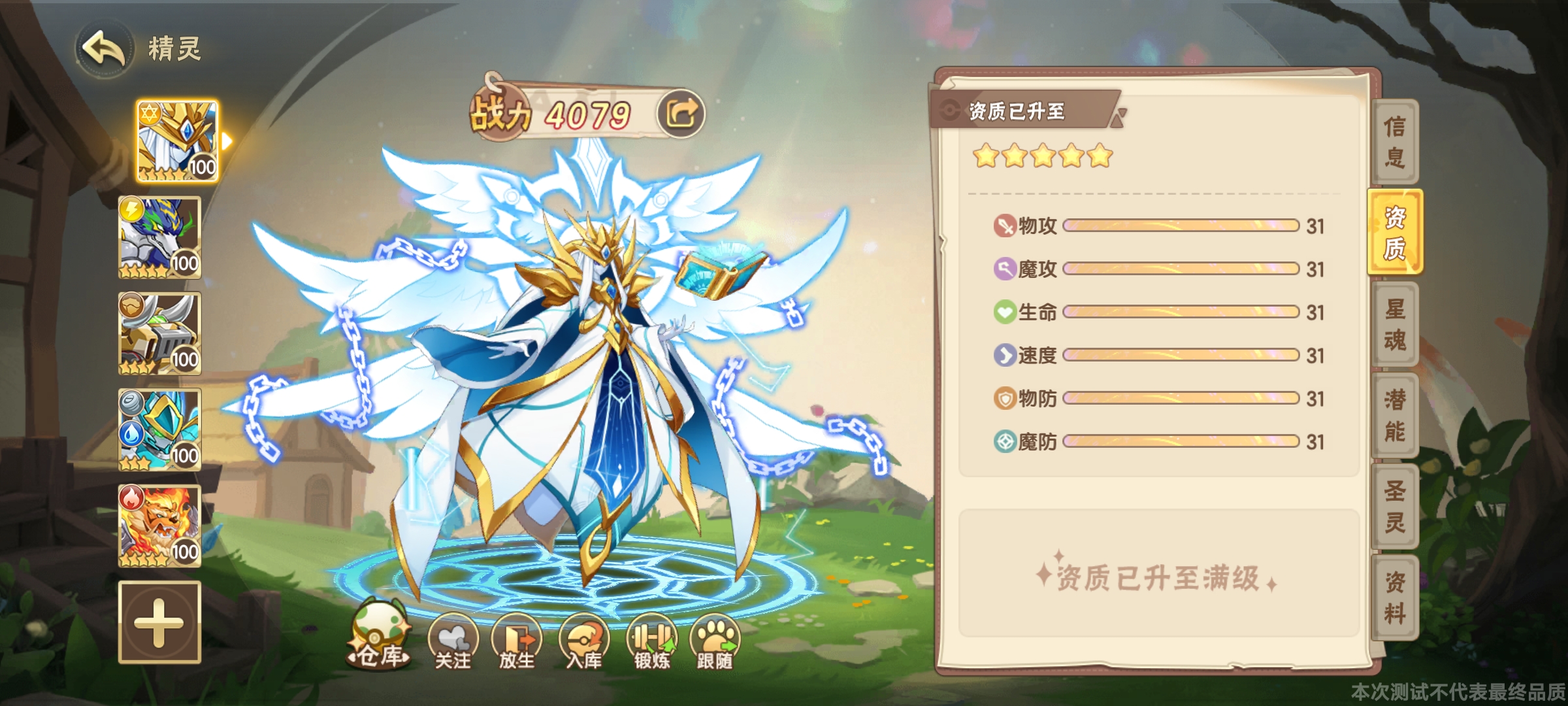Share the spirit via the arrow icon
Image resolution: width=1568 pixels, height=706 pixels.
[681, 114]
